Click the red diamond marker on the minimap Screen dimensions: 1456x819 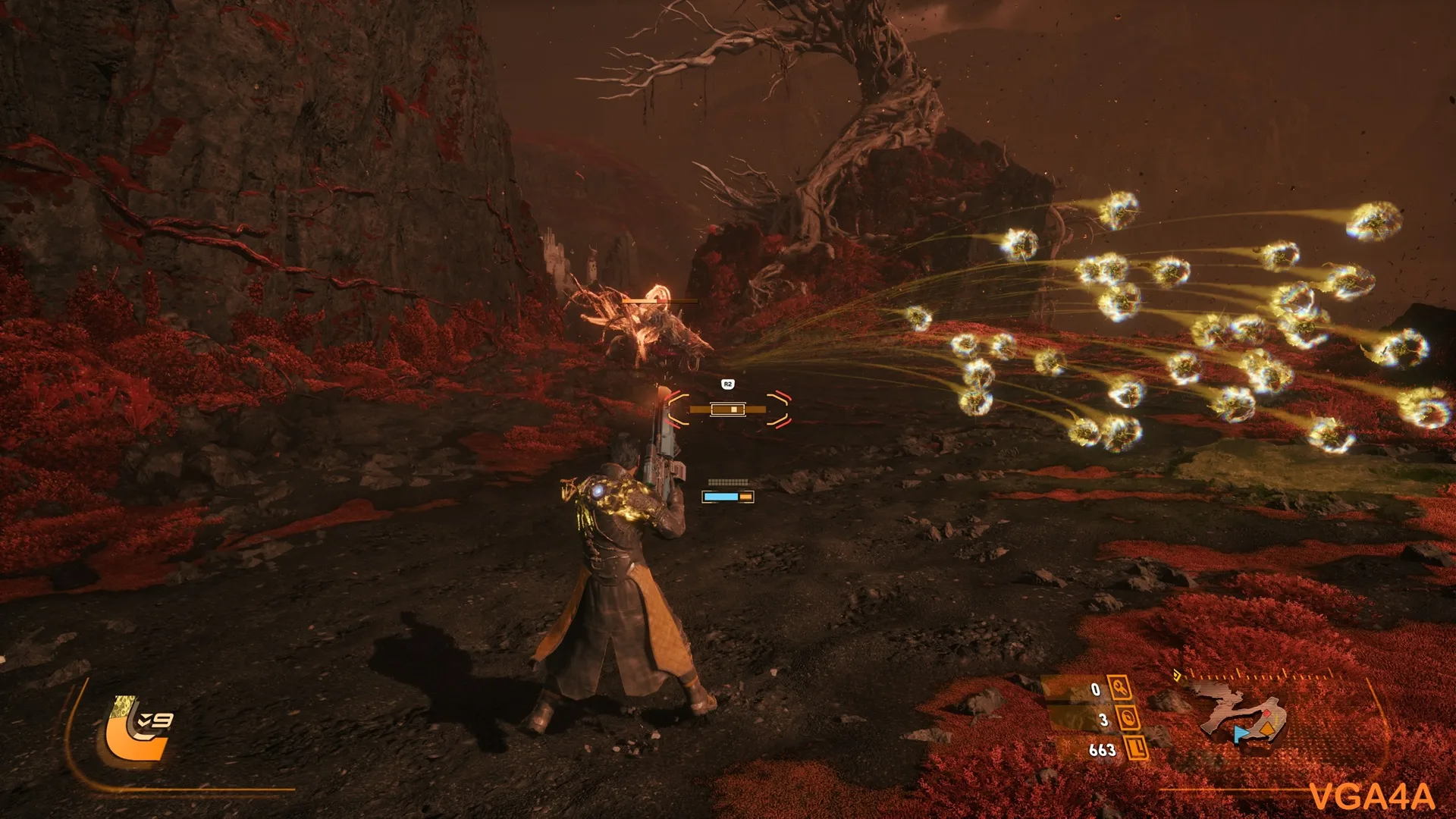point(1266,714)
